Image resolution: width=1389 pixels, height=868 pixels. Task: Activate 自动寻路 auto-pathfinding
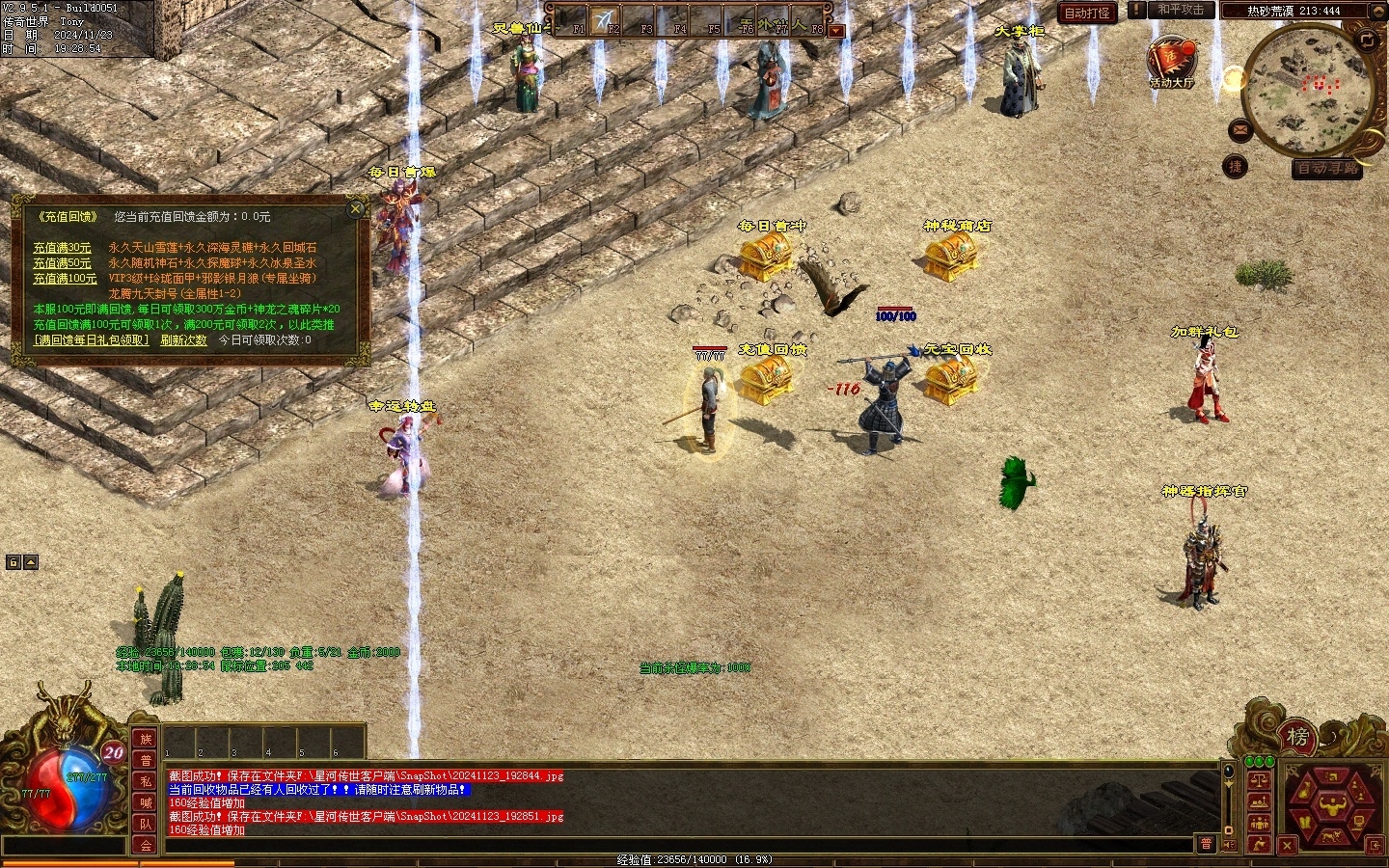click(x=1328, y=168)
